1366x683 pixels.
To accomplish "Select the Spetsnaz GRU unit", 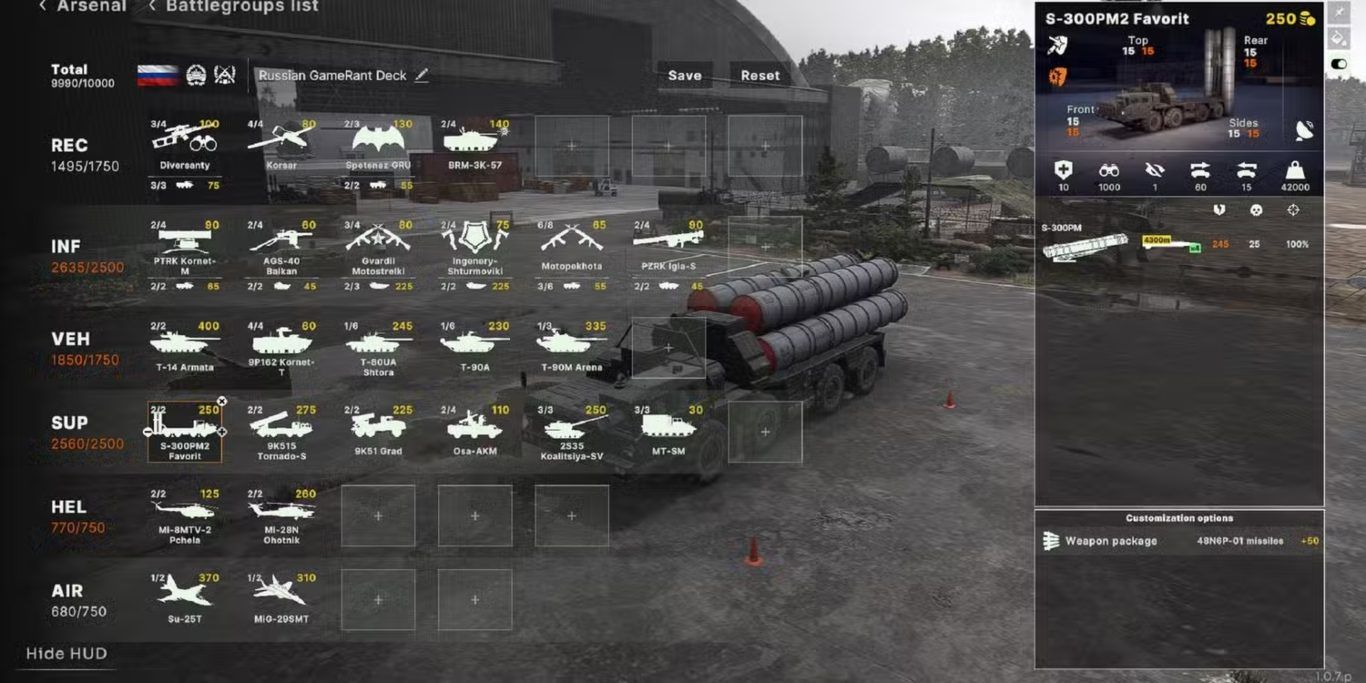I will pyautogui.click(x=378, y=145).
